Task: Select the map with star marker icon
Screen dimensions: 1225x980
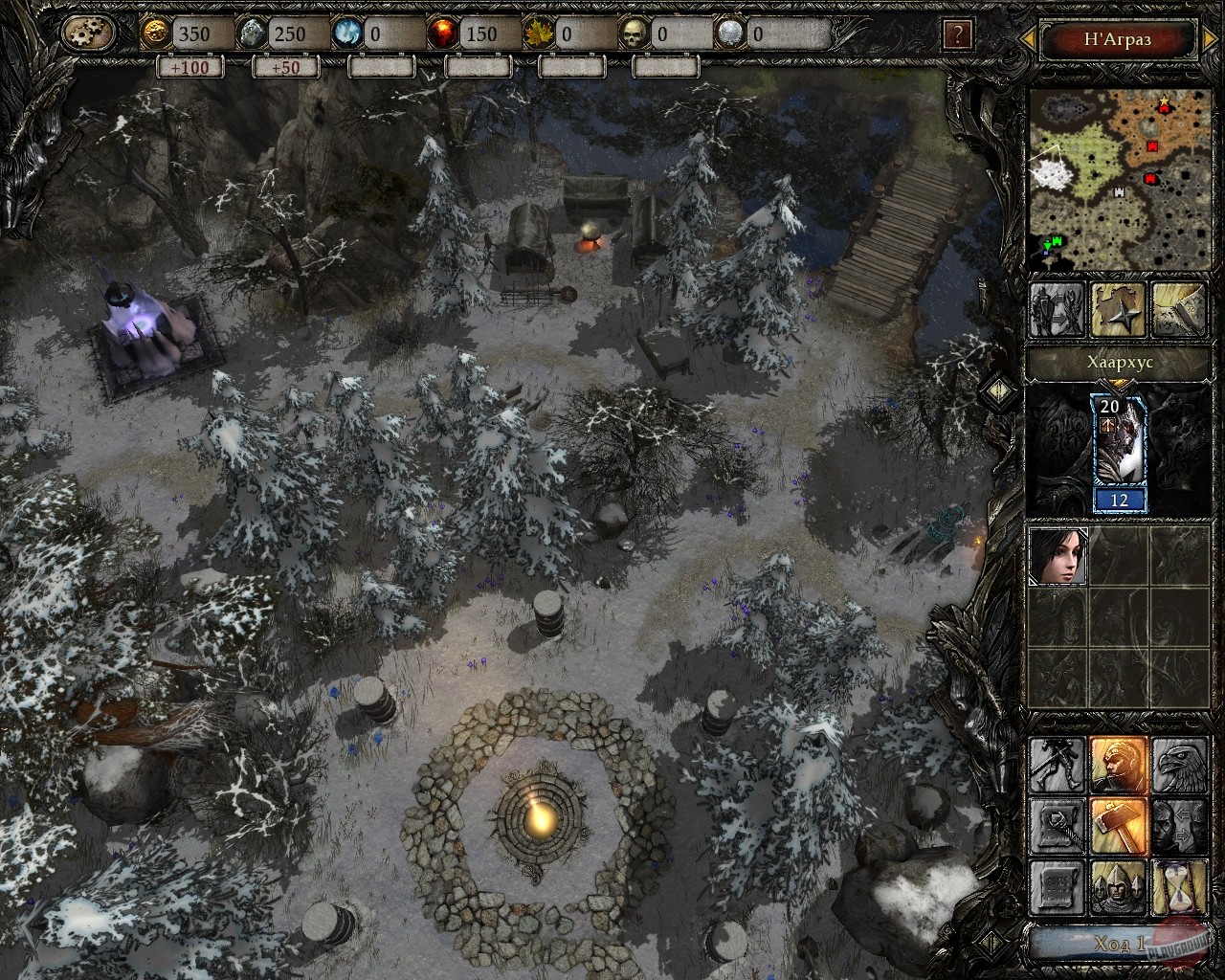Action: tap(1118, 309)
